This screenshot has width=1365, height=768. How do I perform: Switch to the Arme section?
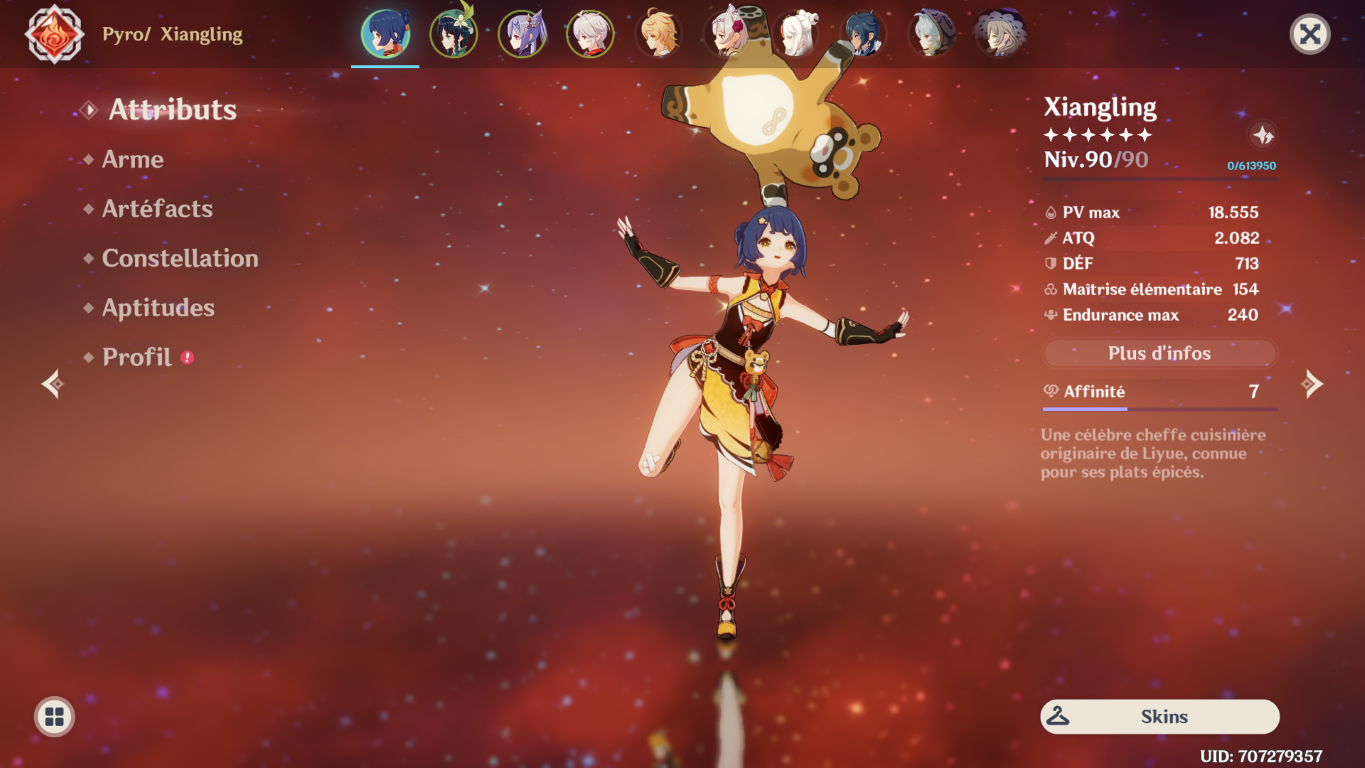[x=133, y=159]
